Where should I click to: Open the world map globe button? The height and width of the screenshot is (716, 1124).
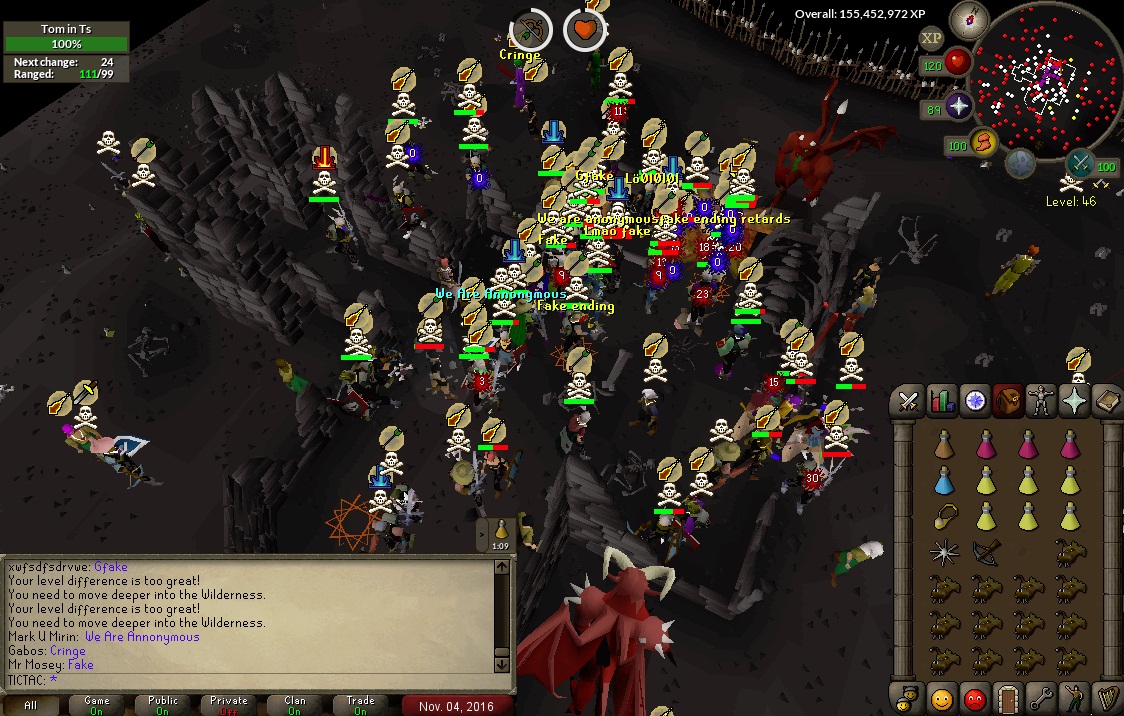click(x=1019, y=163)
